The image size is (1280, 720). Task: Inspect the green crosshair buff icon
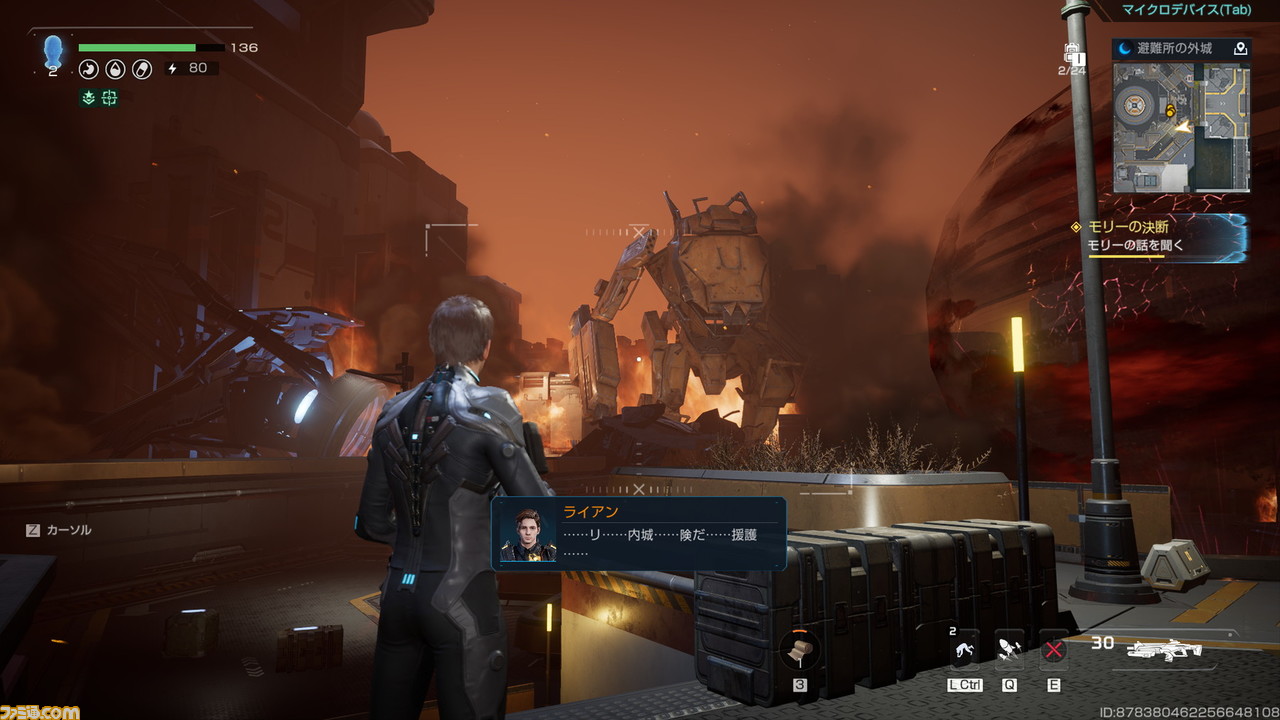[109, 97]
